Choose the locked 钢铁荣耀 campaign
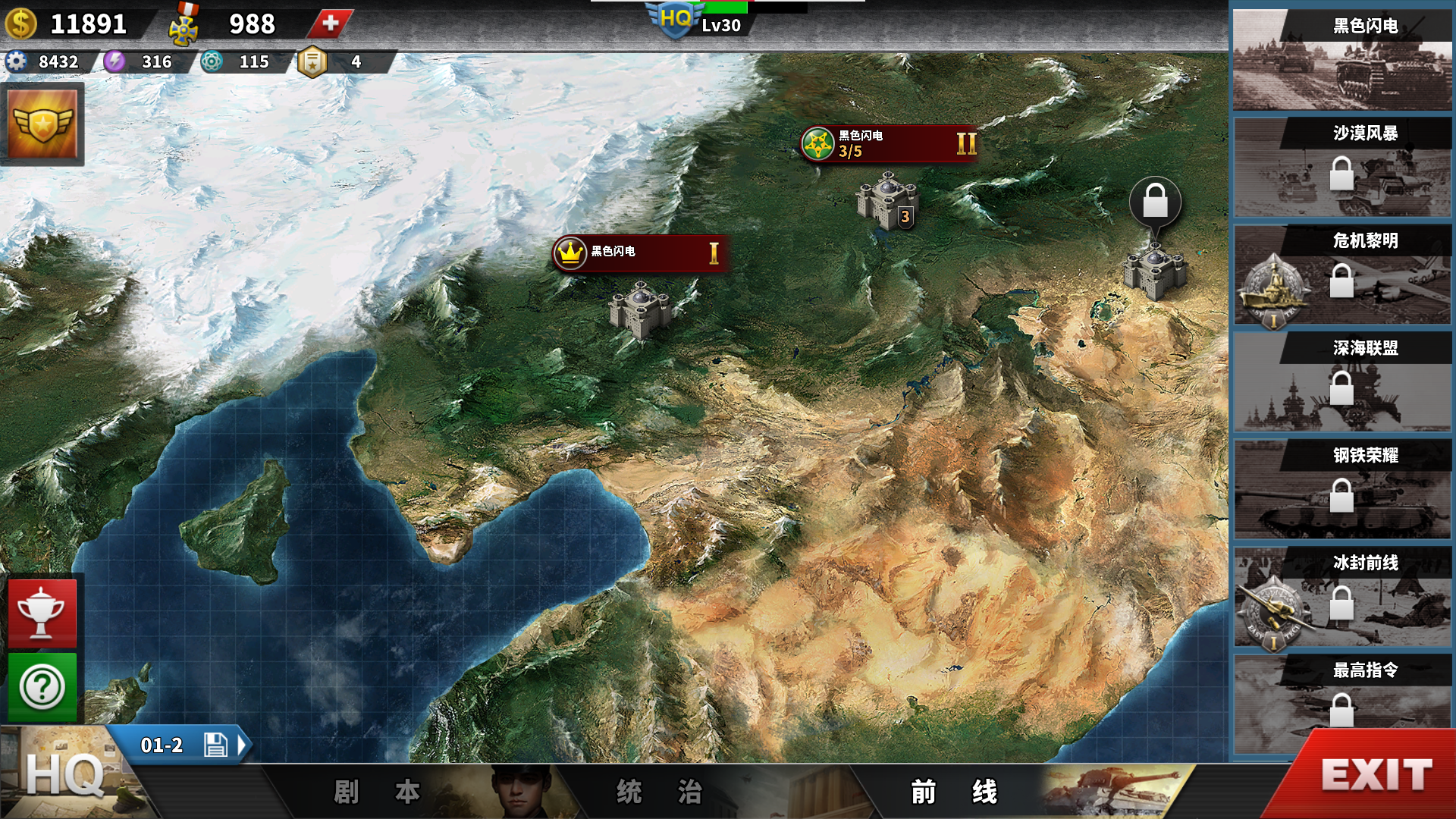 [1341, 490]
